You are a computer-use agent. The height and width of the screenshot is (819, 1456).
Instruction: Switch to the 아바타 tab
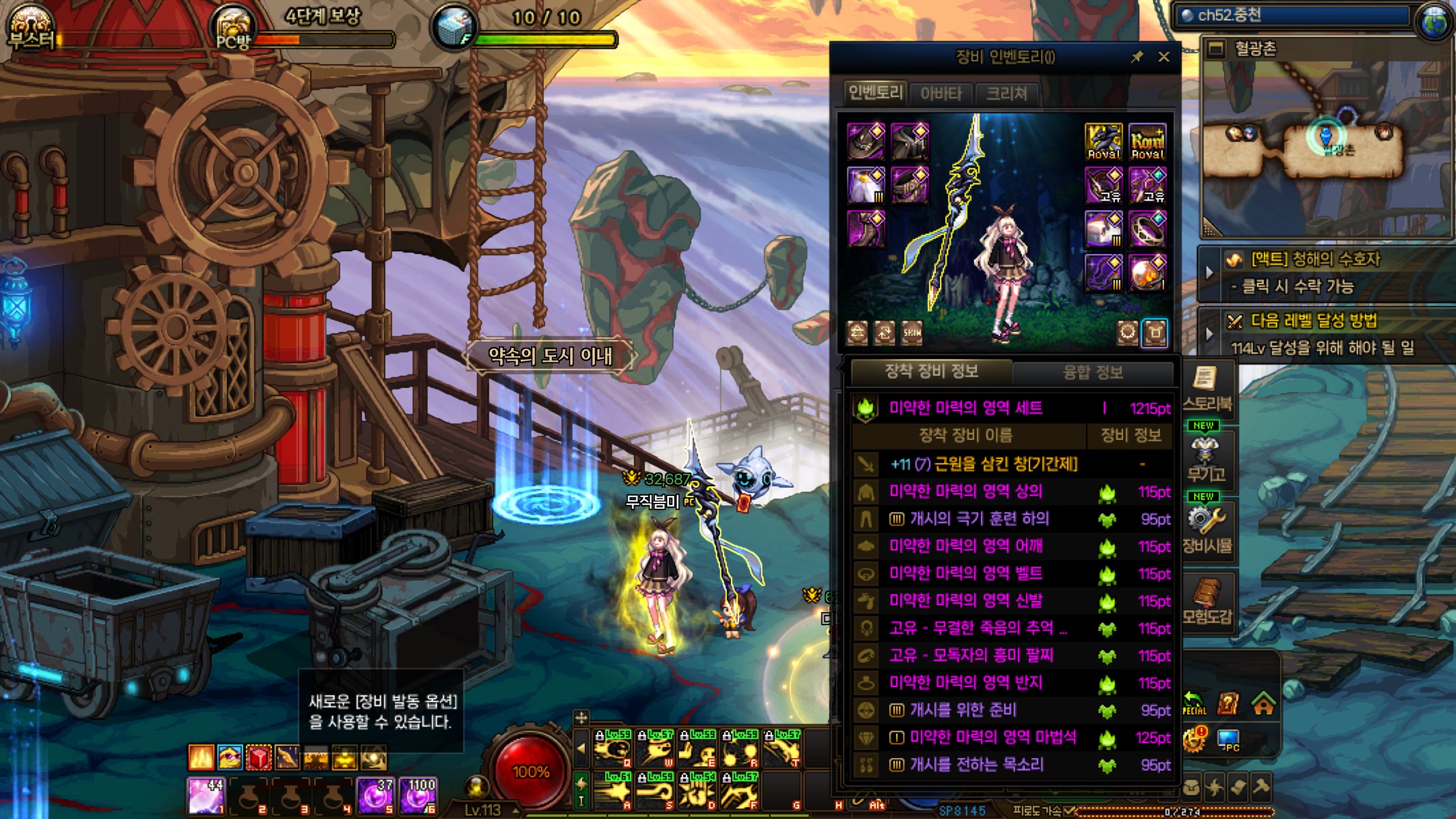(941, 93)
